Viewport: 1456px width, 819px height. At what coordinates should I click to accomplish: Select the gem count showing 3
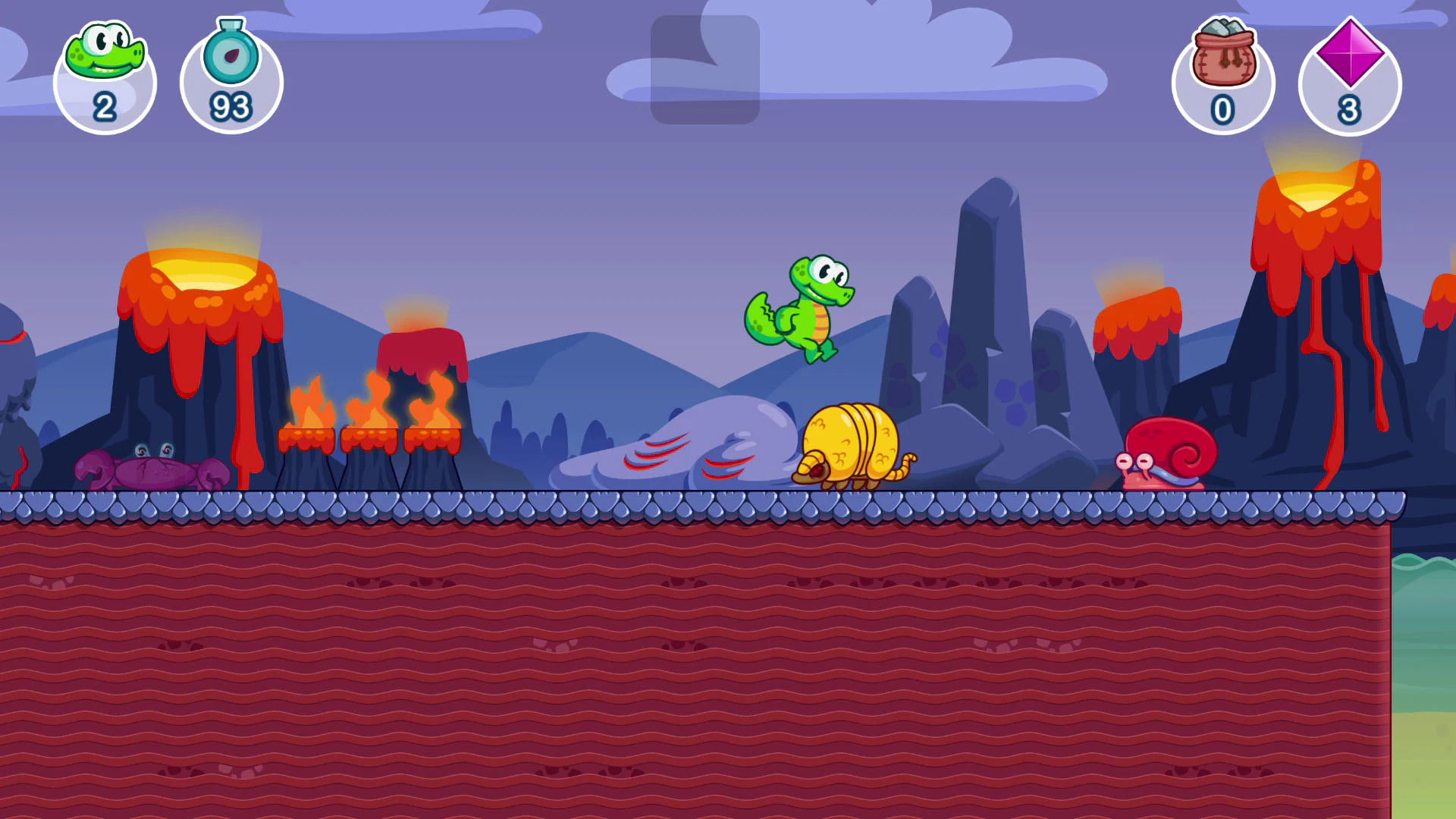point(1348,110)
